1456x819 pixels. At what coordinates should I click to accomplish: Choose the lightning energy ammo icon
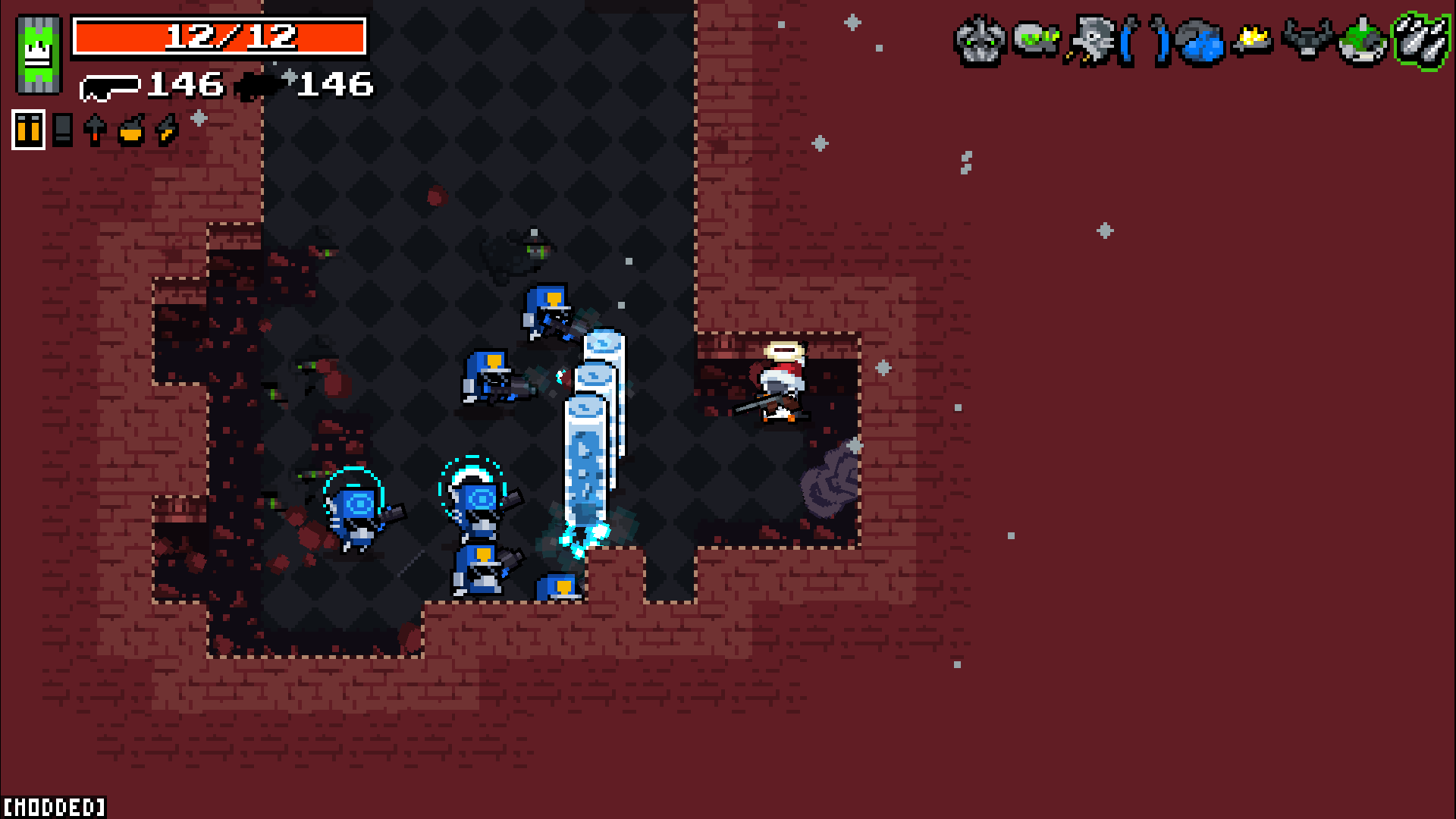(166, 130)
